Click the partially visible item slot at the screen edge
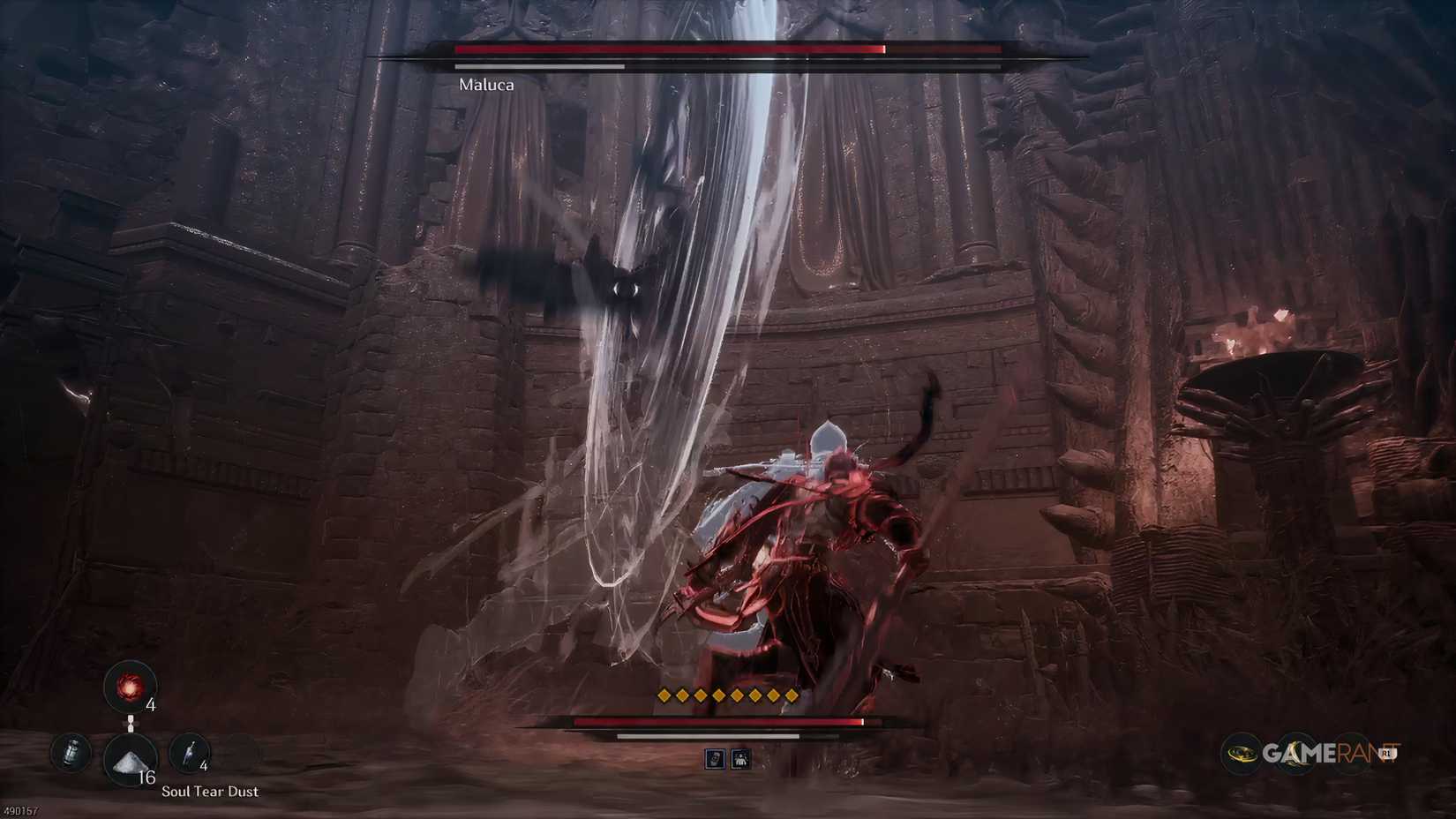 72,754
